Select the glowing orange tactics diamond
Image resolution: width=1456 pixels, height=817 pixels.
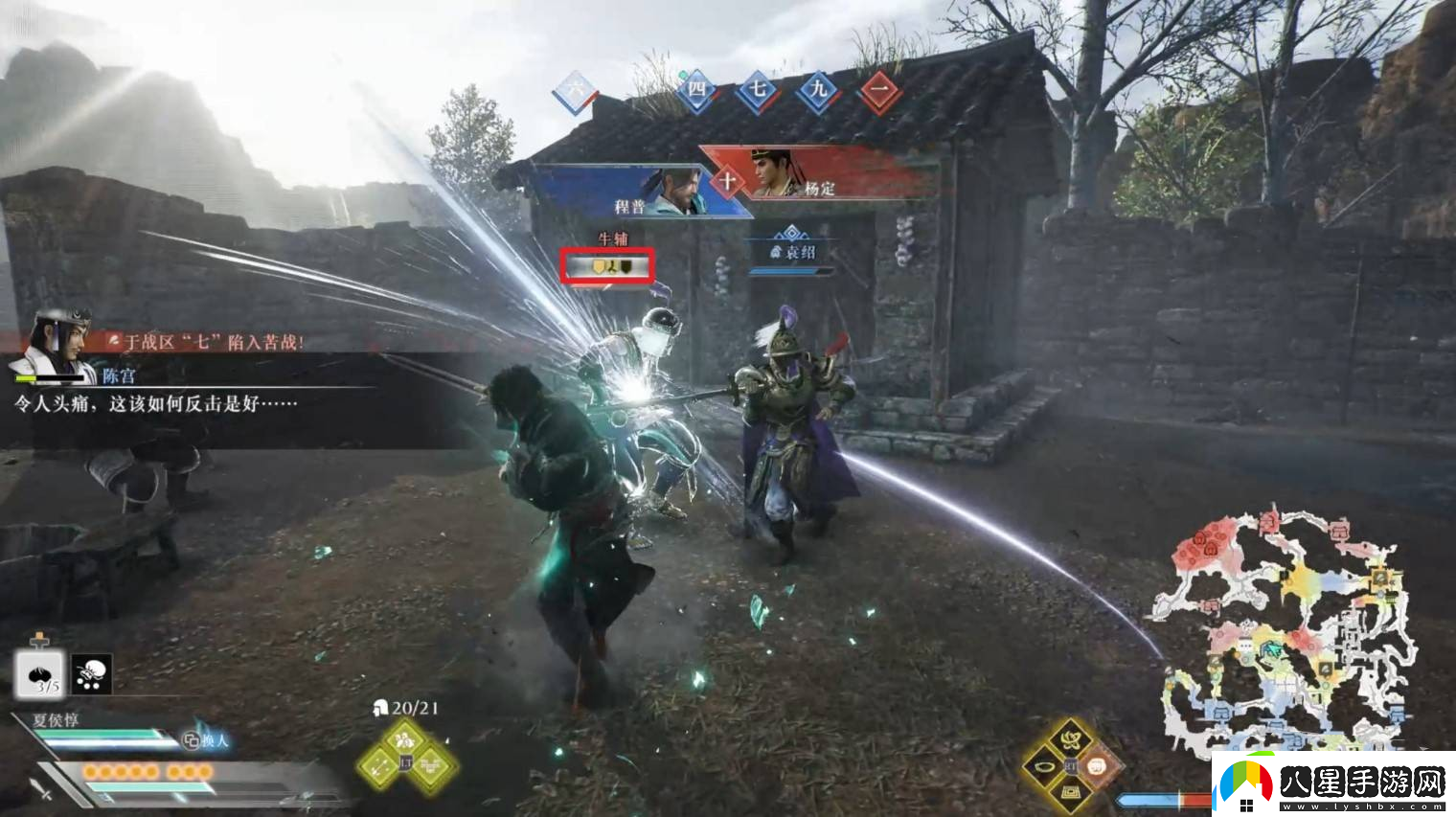click(1099, 766)
